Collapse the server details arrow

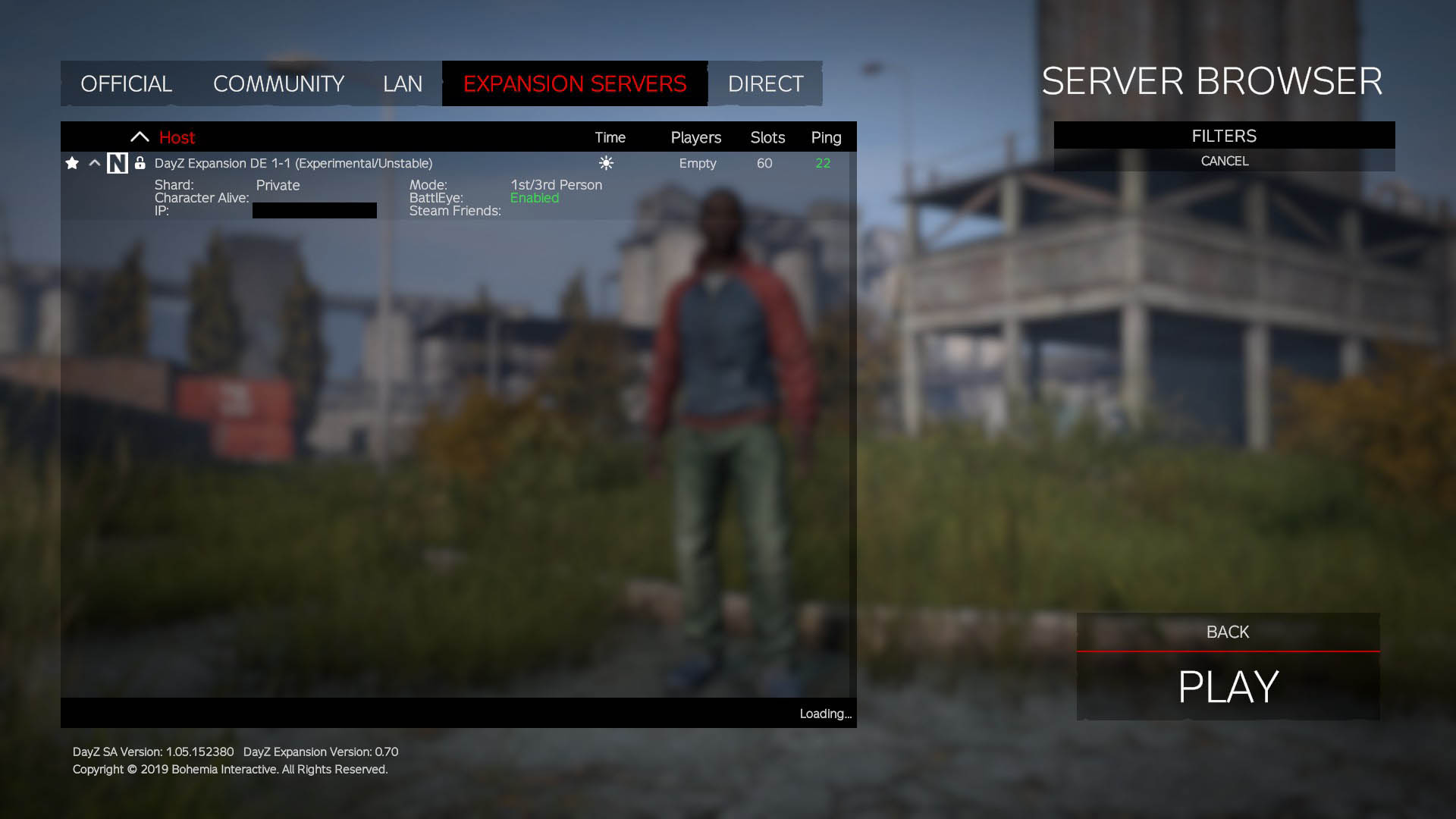pos(95,163)
